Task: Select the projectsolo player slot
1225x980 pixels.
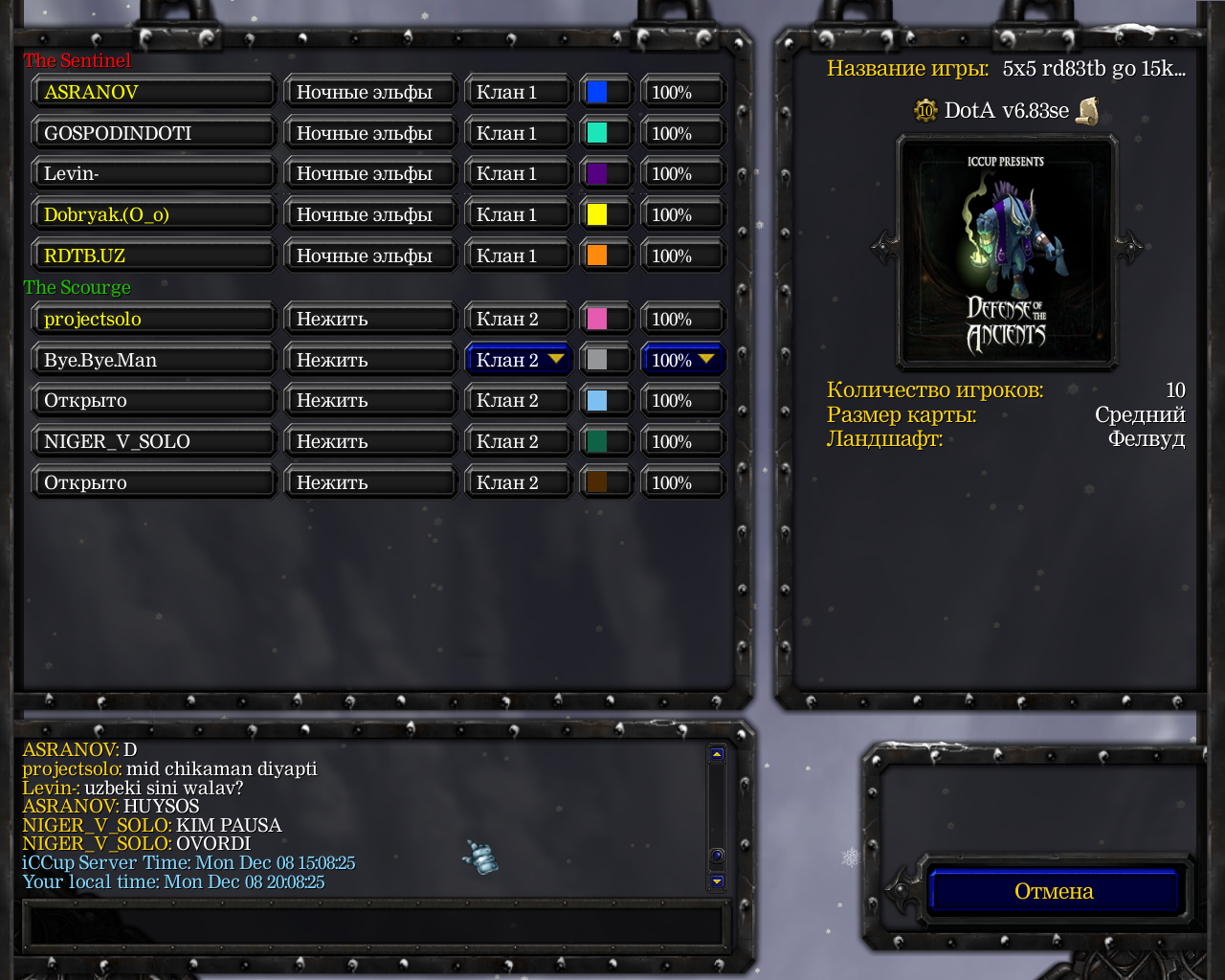Action: click(x=154, y=319)
